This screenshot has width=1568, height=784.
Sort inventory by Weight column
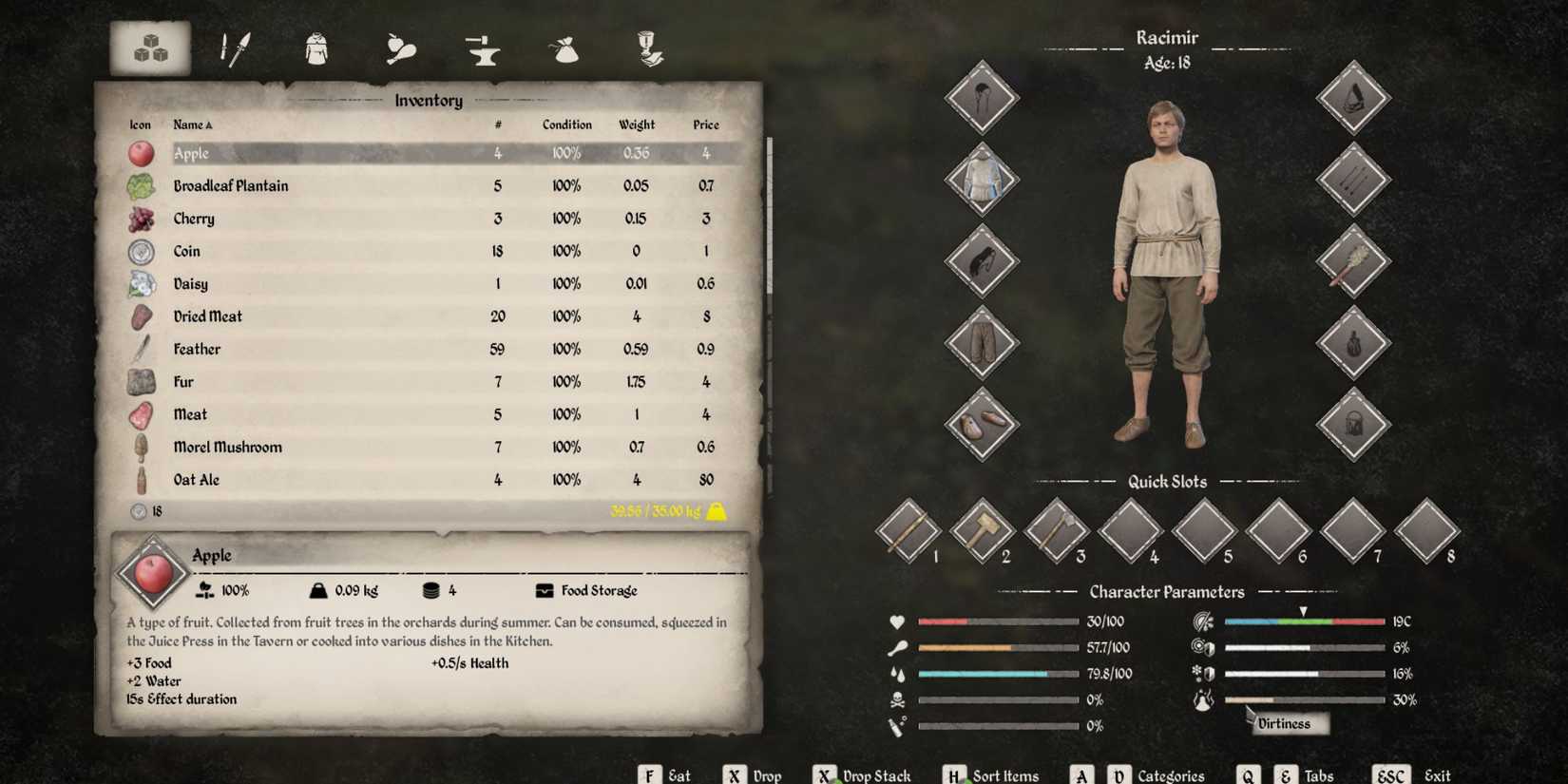[x=636, y=124]
